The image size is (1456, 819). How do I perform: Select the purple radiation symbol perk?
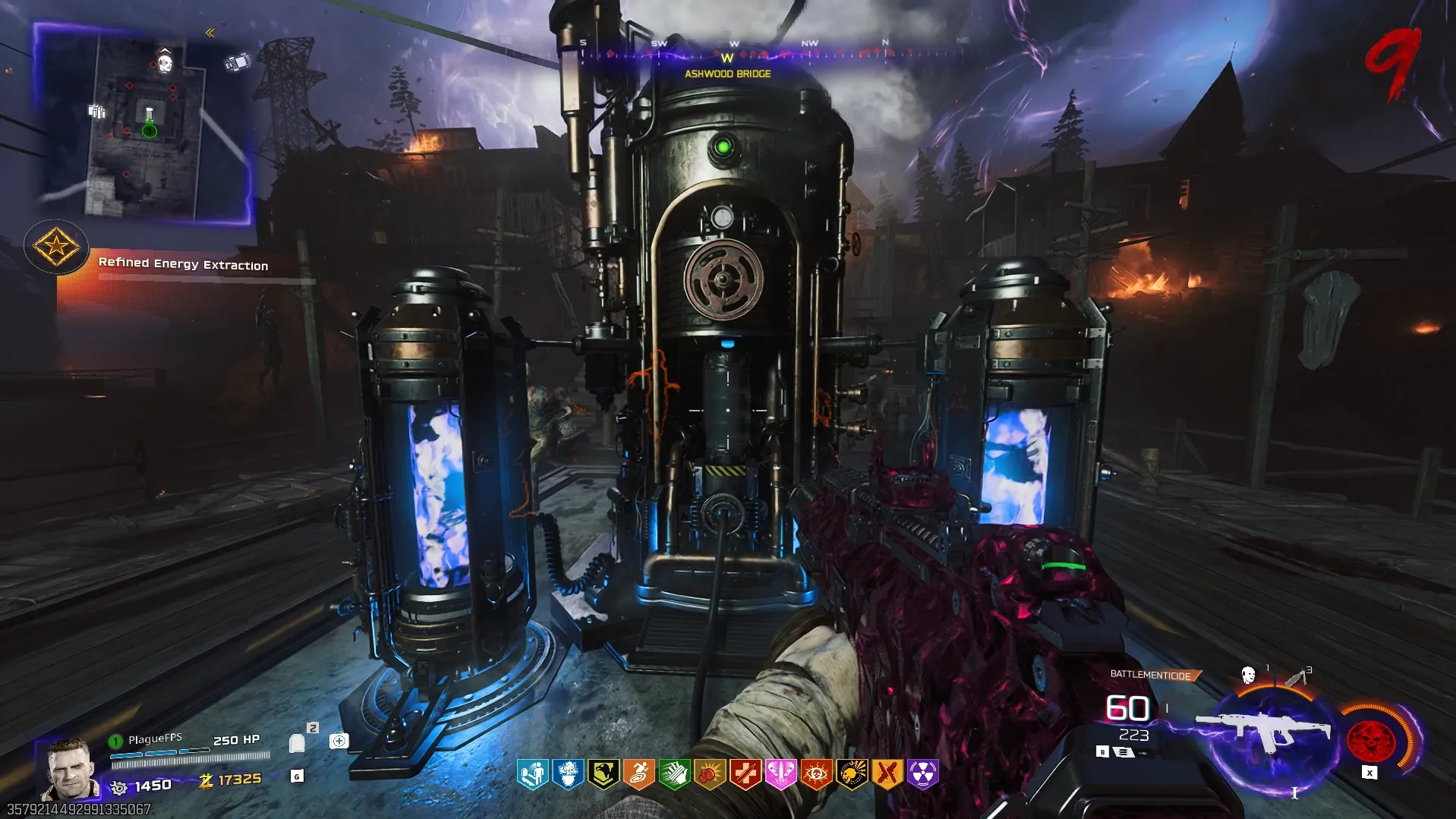point(922,774)
